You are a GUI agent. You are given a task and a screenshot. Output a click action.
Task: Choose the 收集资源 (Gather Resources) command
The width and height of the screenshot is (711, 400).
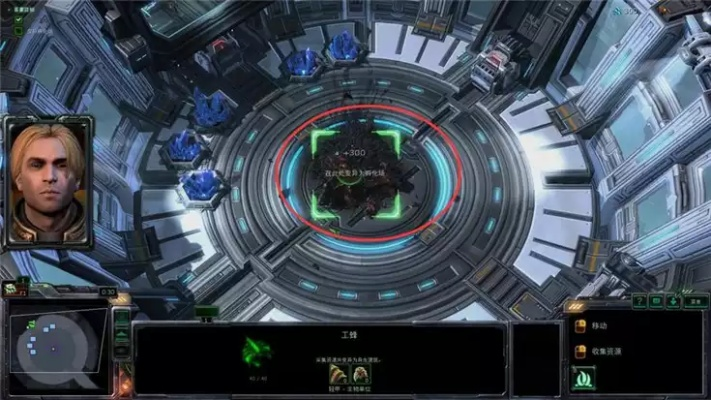click(x=582, y=352)
